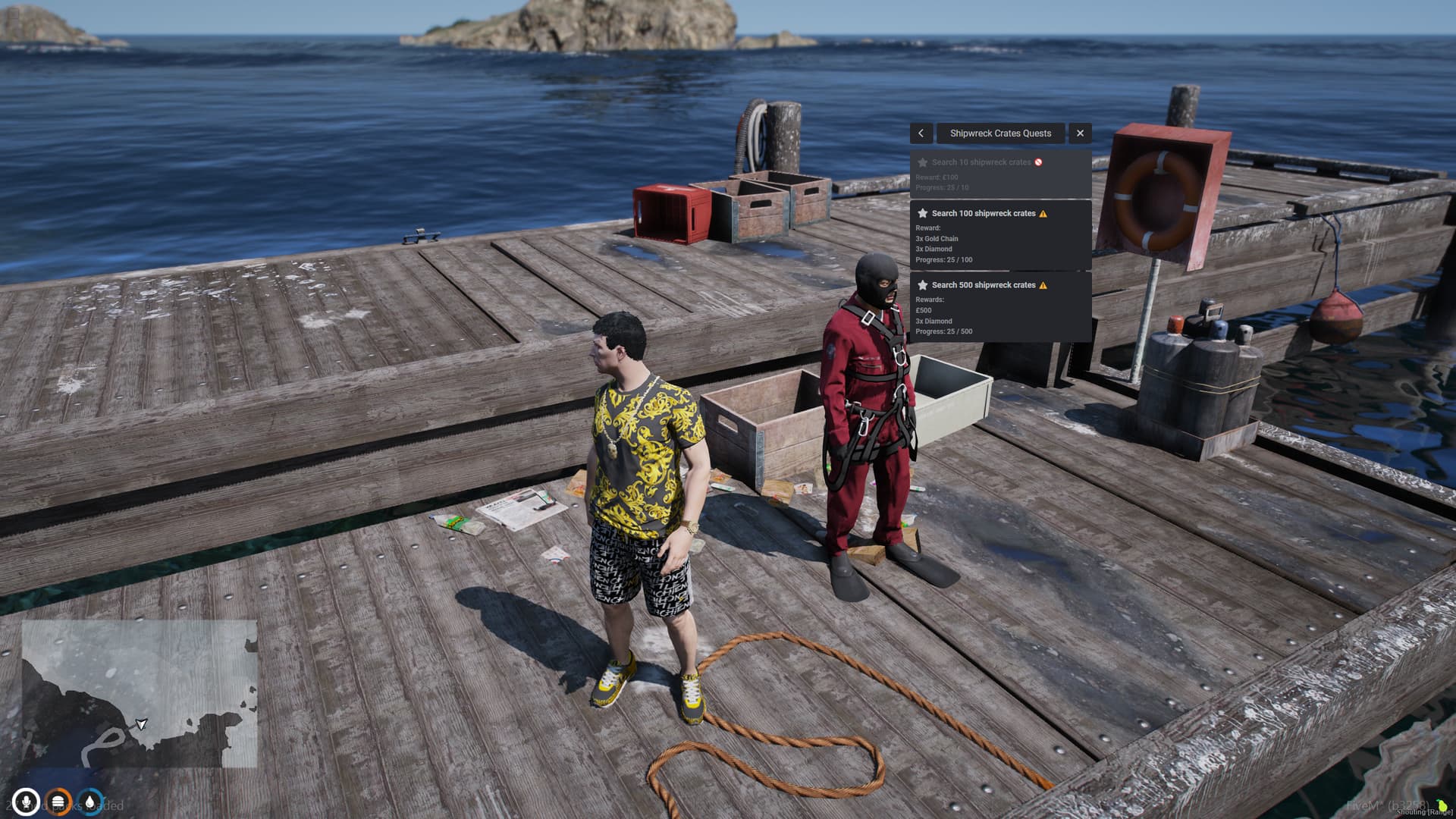Image resolution: width=1456 pixels, height=819 pixels.
Task: Click the water drop thirst icon
Action: pyautogui.click(x=90, y=802)
